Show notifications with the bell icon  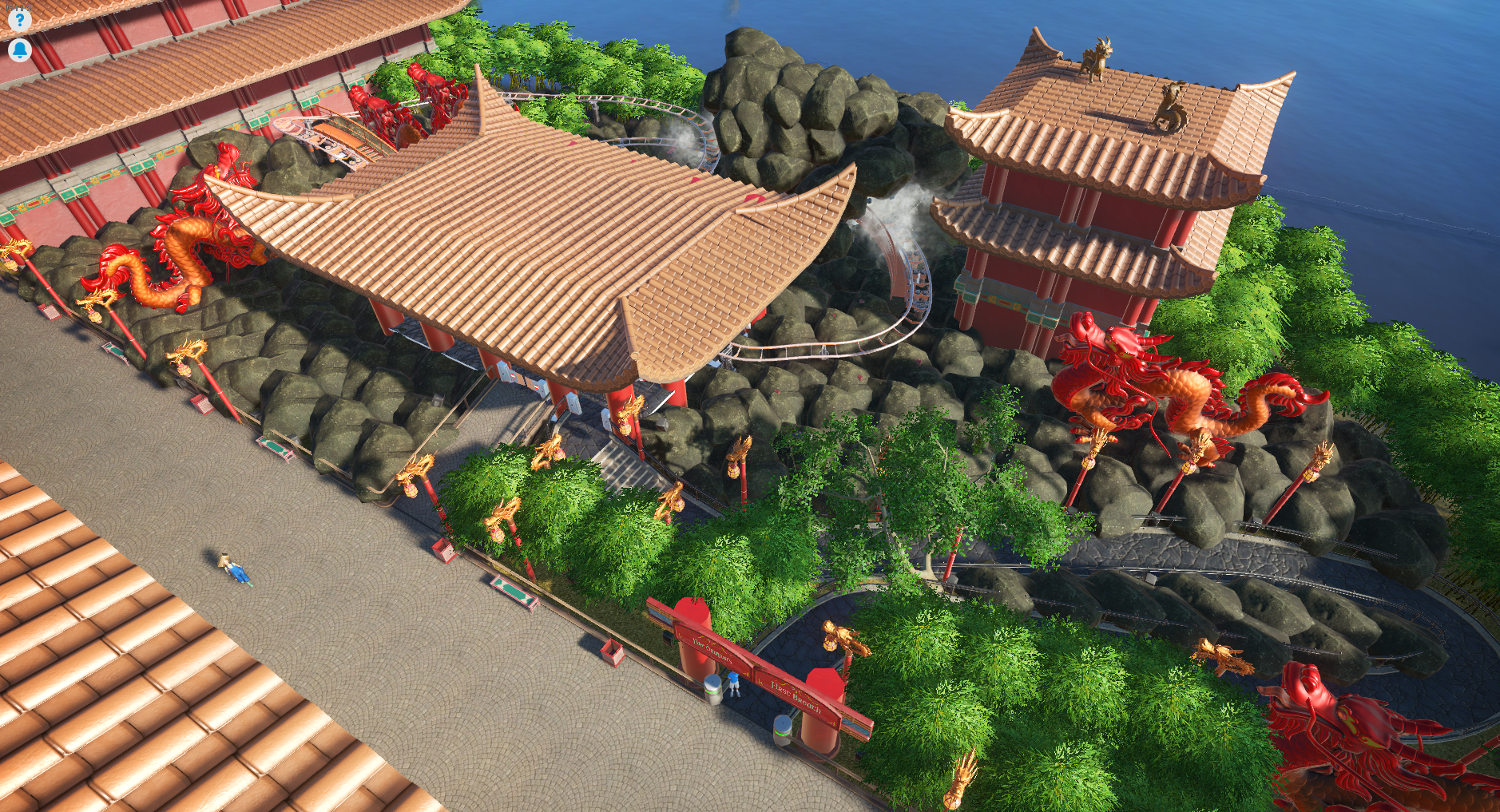tap(19, 50)
